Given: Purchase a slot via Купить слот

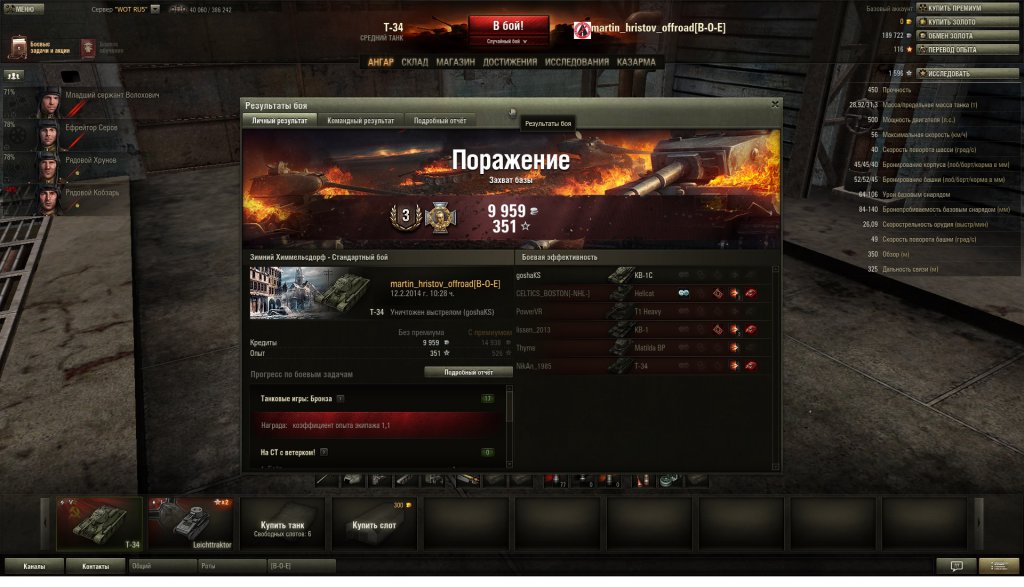Looking at the screenshot, I should [x=374, y=525].
